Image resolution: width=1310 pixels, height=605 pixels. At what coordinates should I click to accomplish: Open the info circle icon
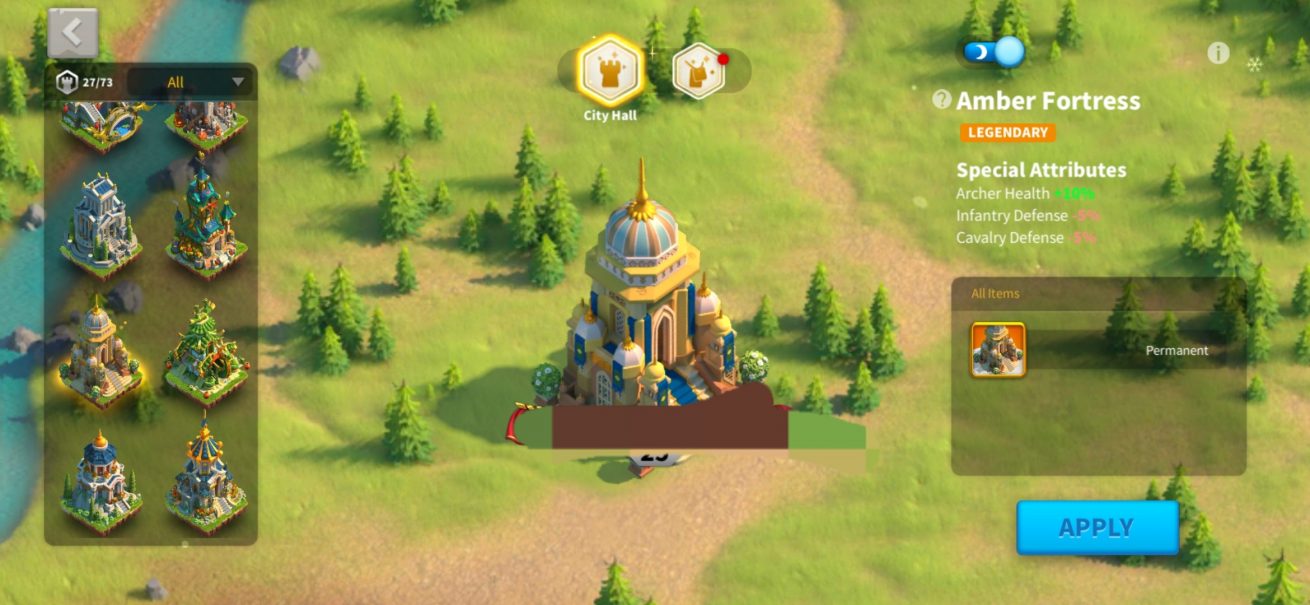click(x=1217, y=53)
